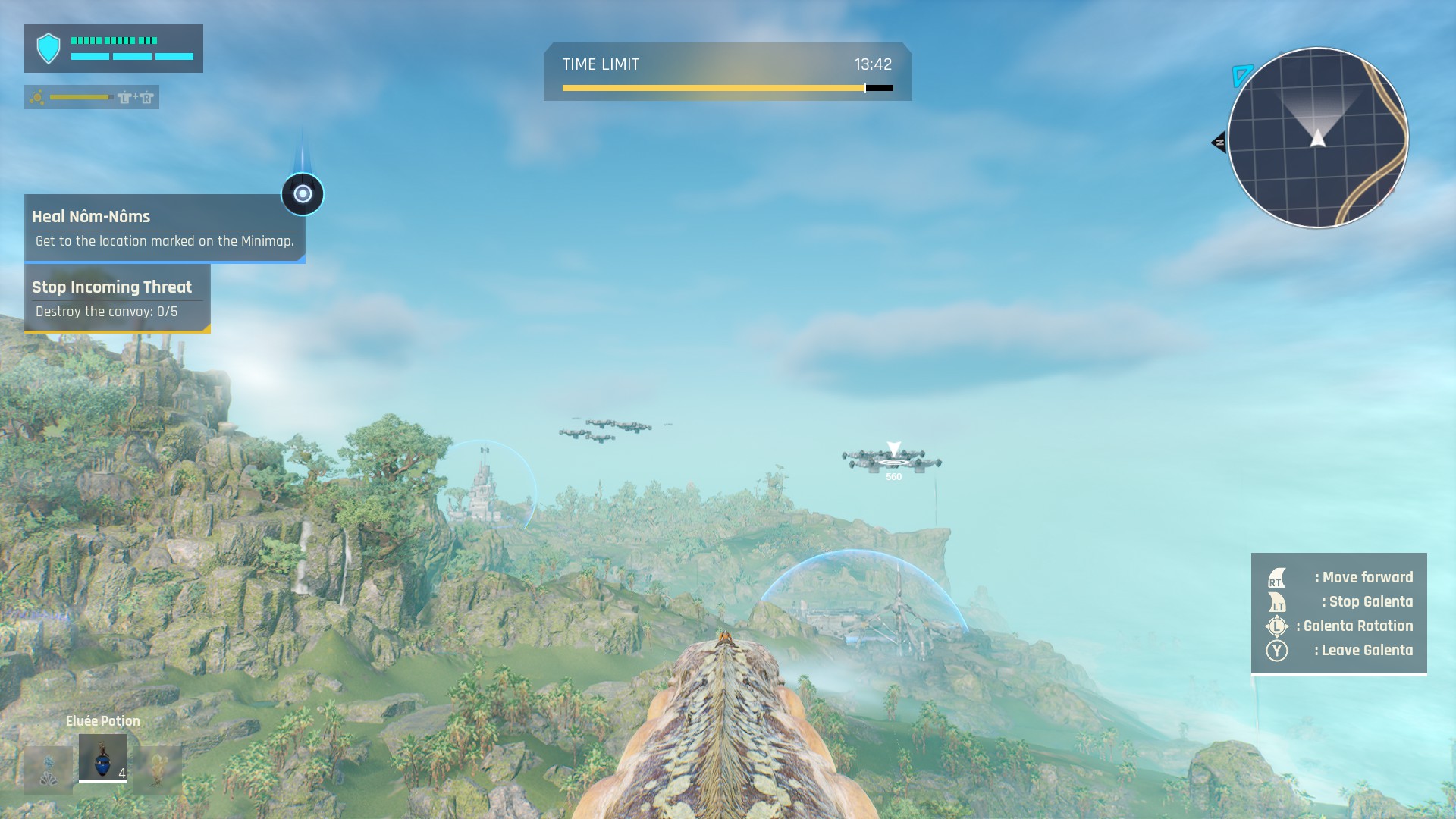This screenshot has height=819, width=1456.
Task: Choose the pale blue flower item slot
Action: (49, 770)
